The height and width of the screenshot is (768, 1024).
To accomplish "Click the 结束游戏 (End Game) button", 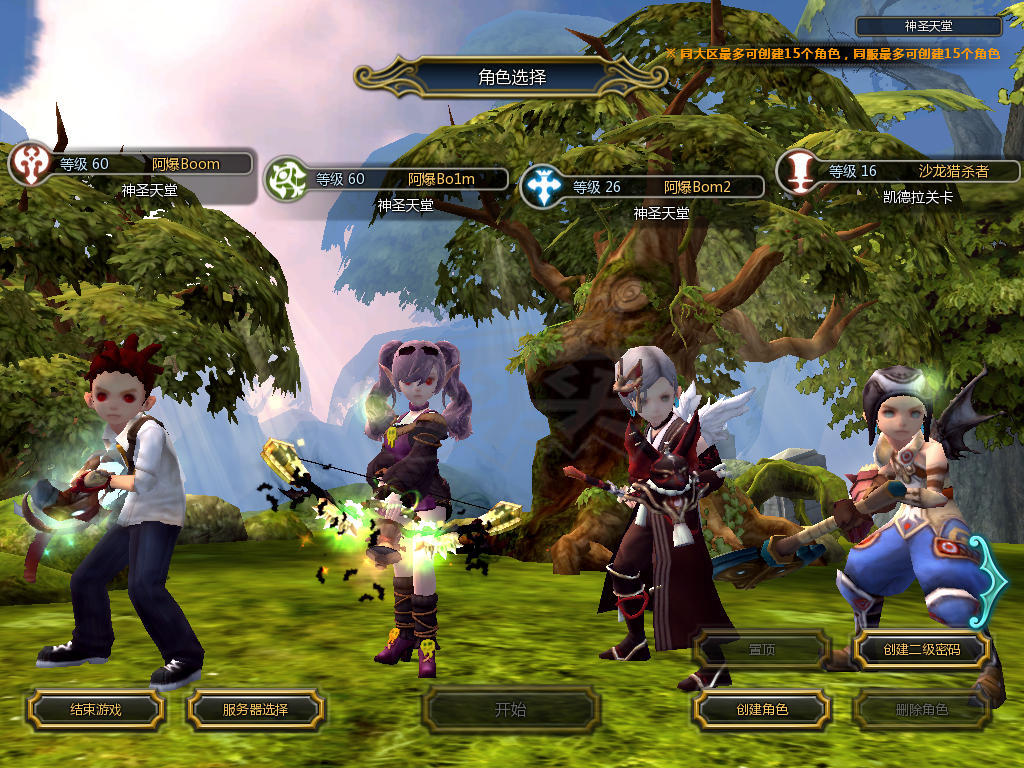I will pos(95,709).
